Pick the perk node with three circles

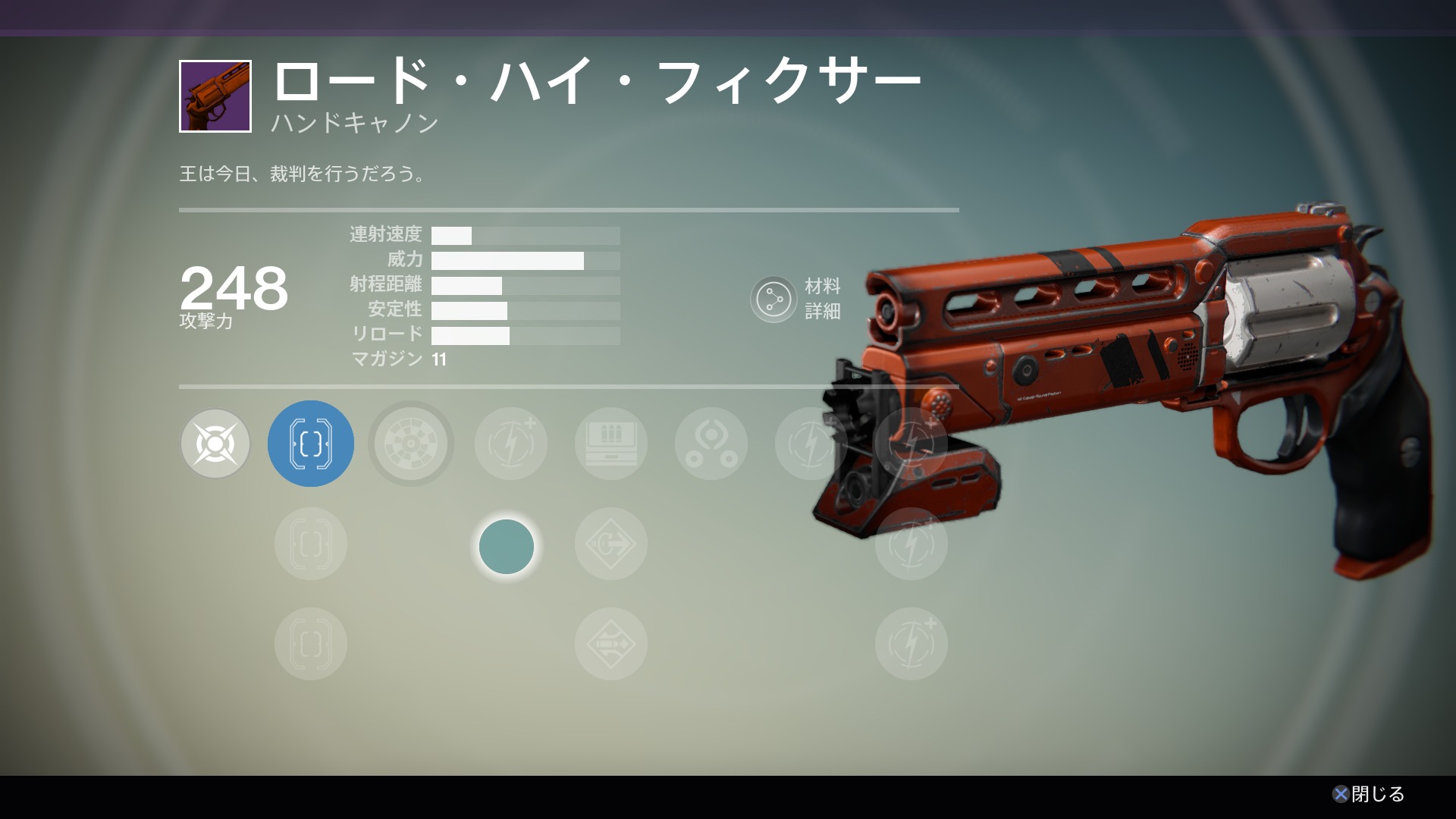pyautogui.click(x=711, y=444)
